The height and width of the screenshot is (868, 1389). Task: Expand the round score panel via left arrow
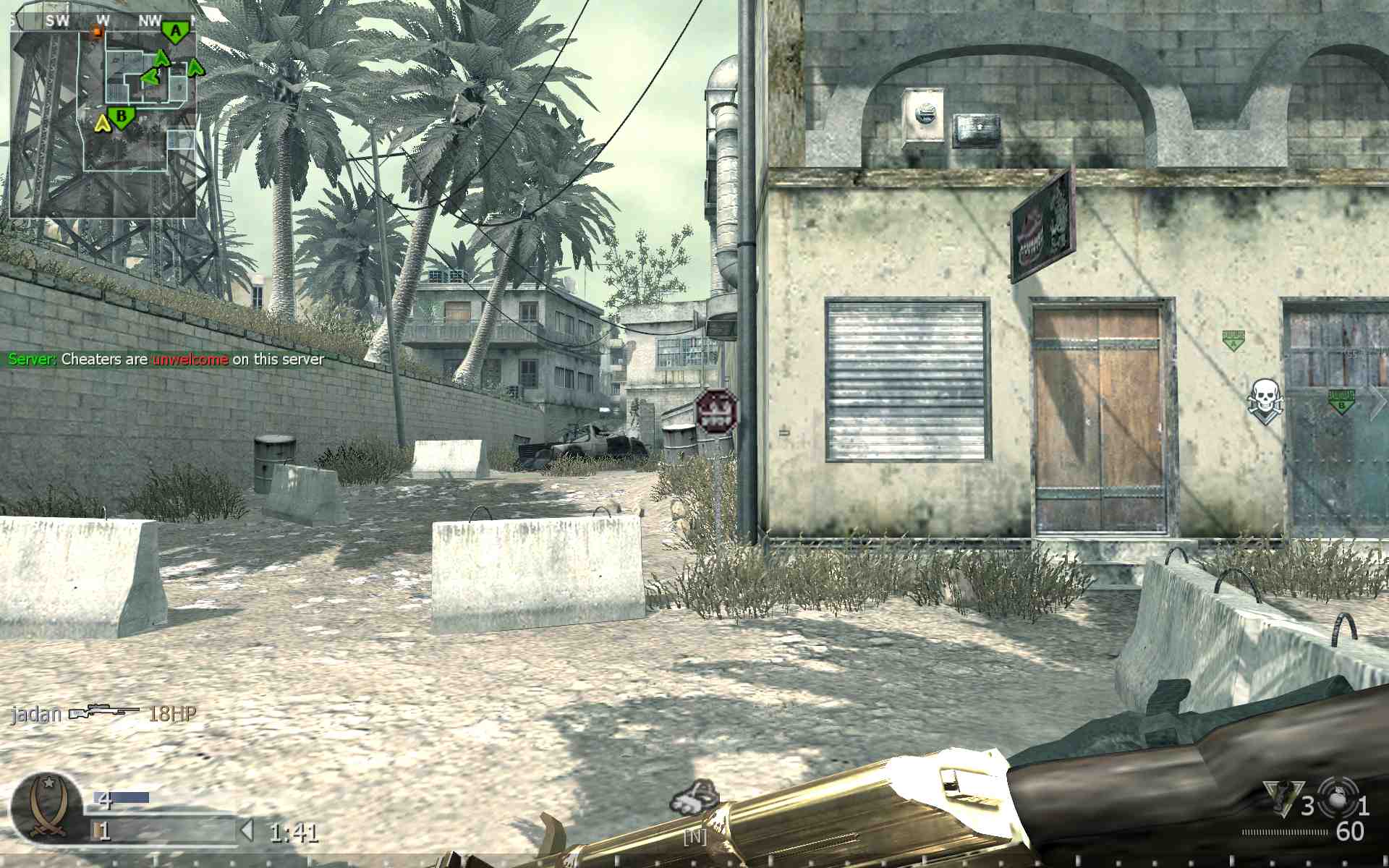click(246, 830)
